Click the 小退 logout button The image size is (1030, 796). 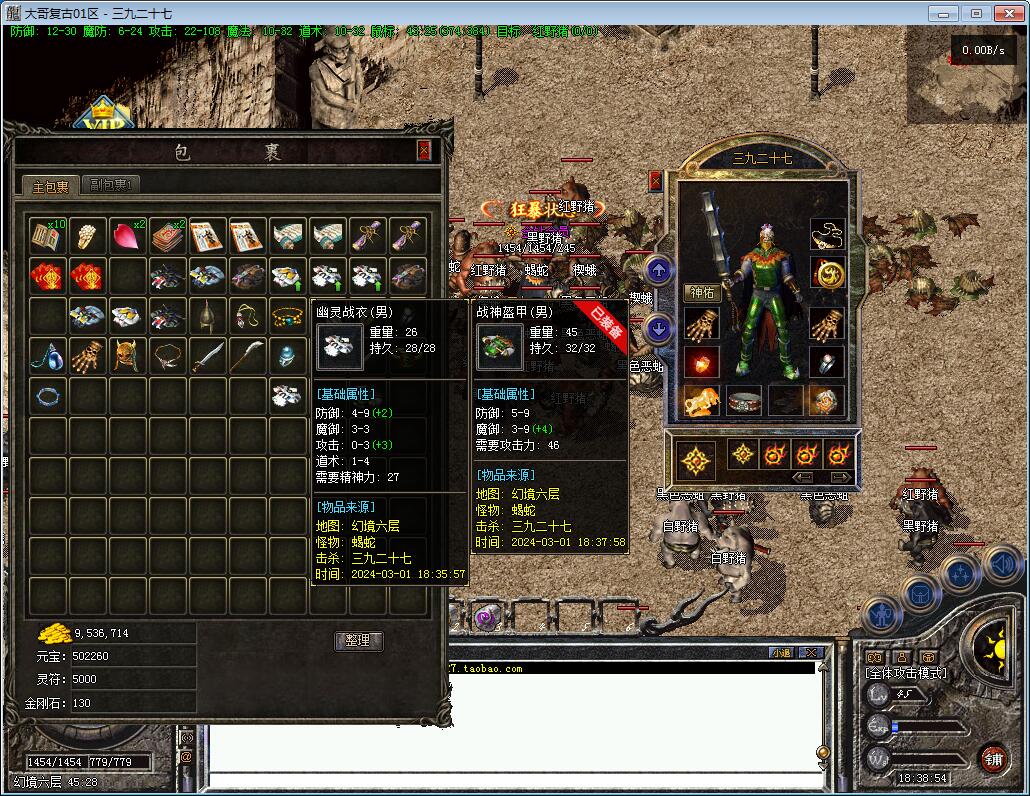click(x=781, y=652)
